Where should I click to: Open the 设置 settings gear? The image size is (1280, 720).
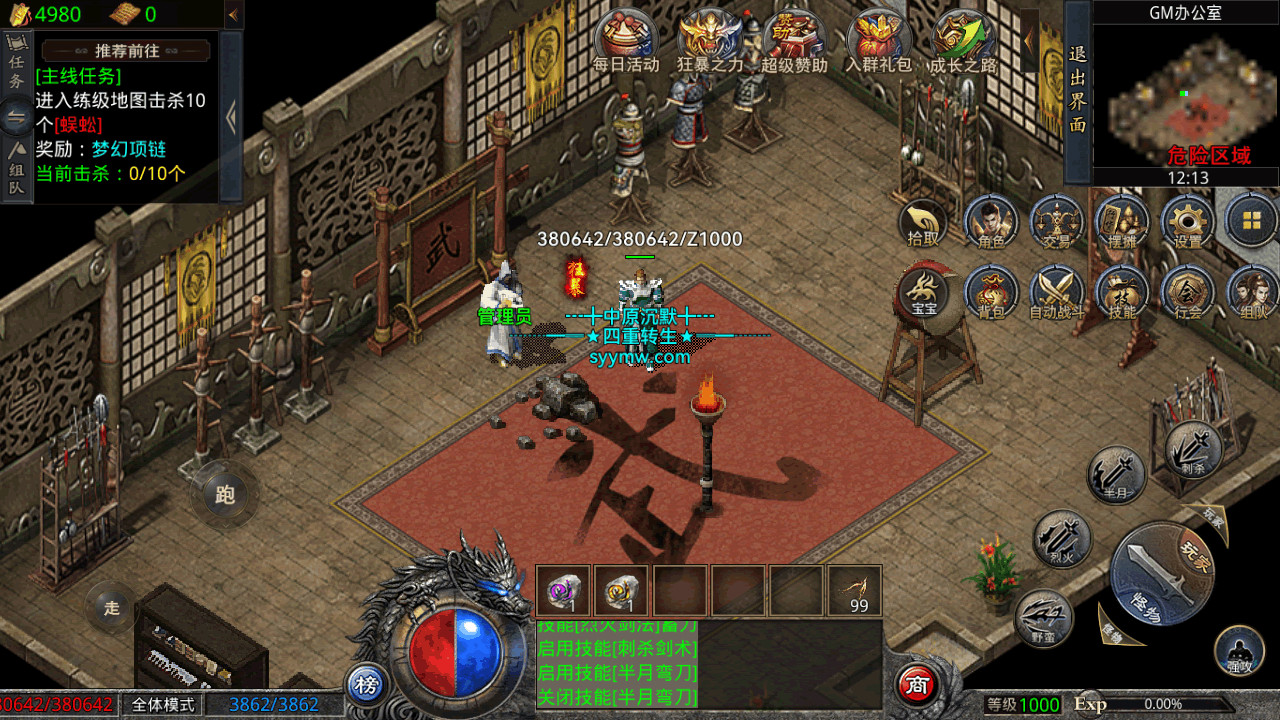tap(1188, 221)
